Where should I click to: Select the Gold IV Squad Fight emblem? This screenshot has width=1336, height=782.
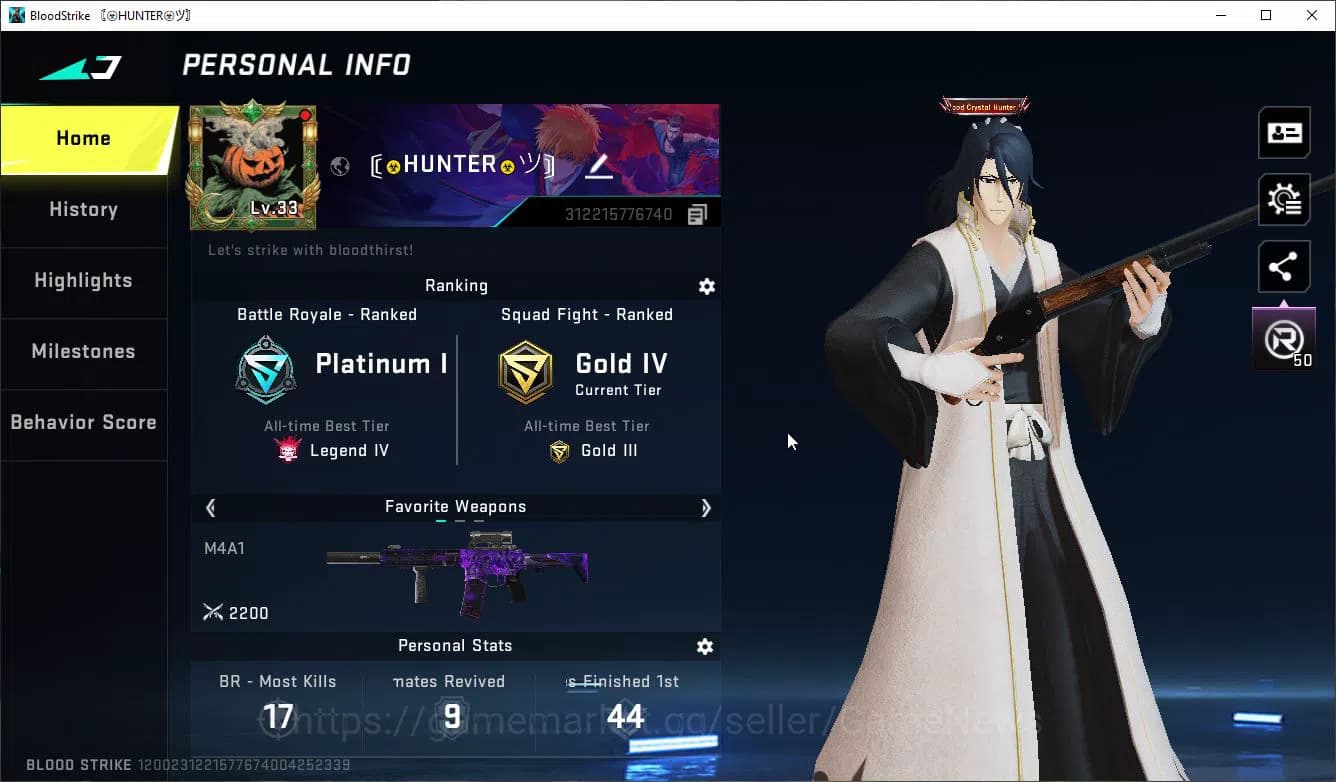pyautogui.click(x=526, y=370)
